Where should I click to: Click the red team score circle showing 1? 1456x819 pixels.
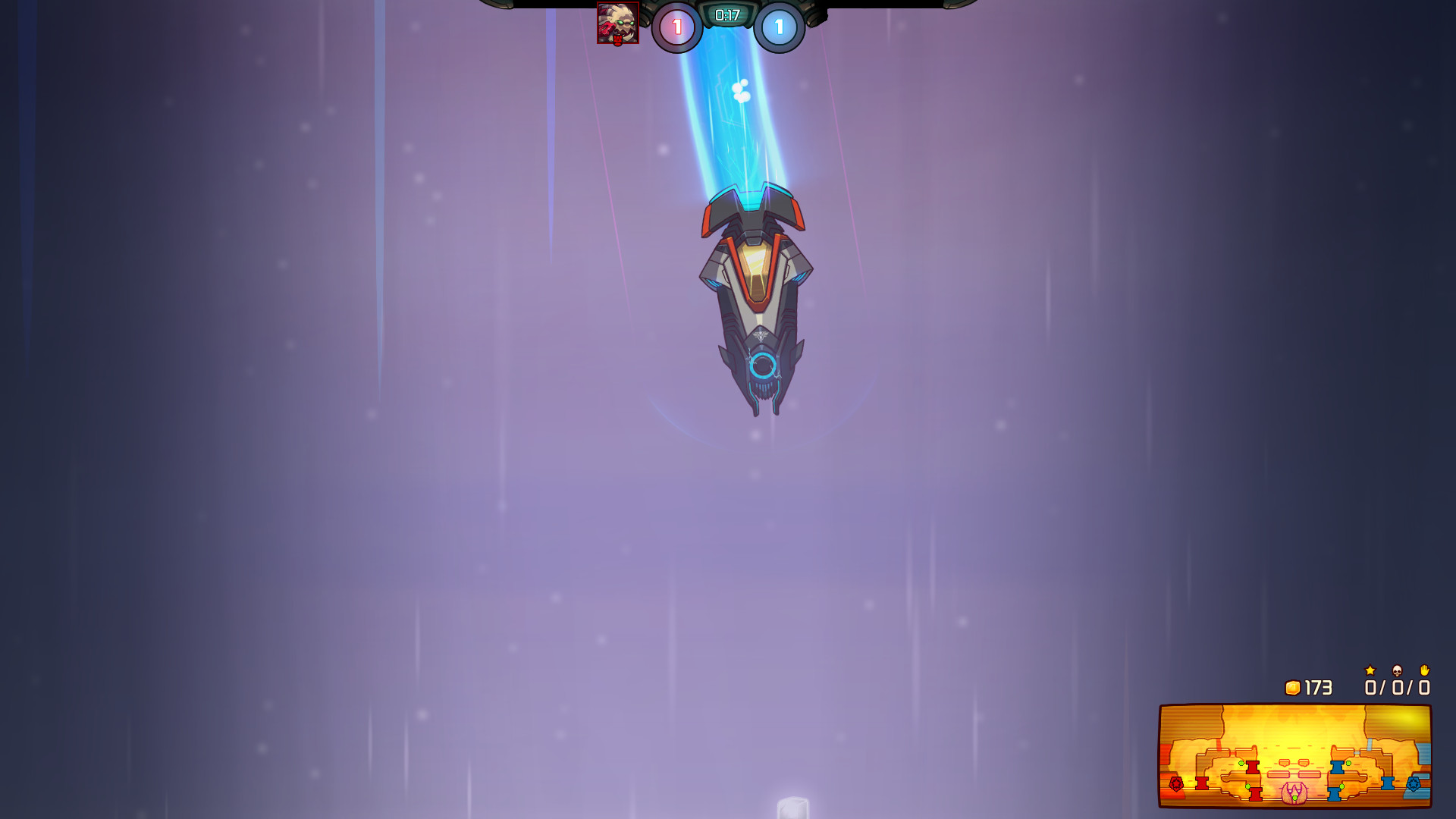[677, 24]
